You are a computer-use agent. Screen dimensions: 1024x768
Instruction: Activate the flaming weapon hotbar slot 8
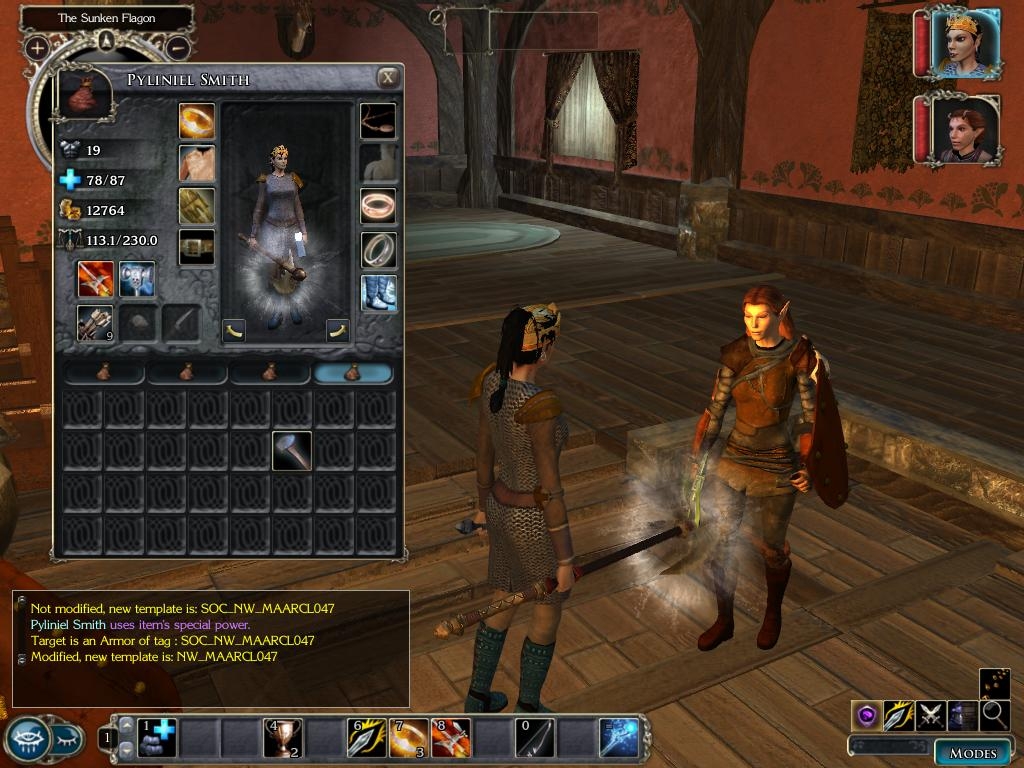pyautogui.click(x=450, y=738)
